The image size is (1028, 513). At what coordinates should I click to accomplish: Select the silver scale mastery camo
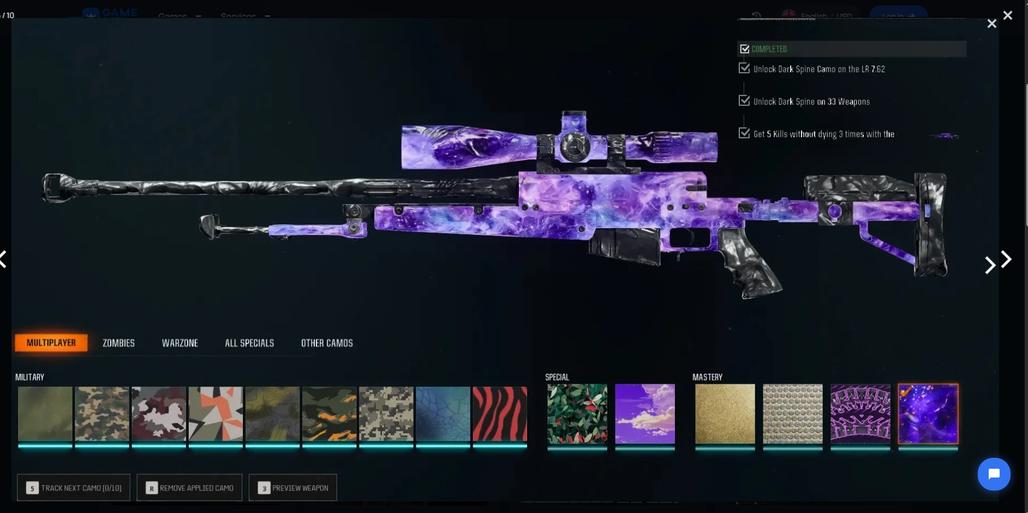pyautogui.click(x=793, y=414)
